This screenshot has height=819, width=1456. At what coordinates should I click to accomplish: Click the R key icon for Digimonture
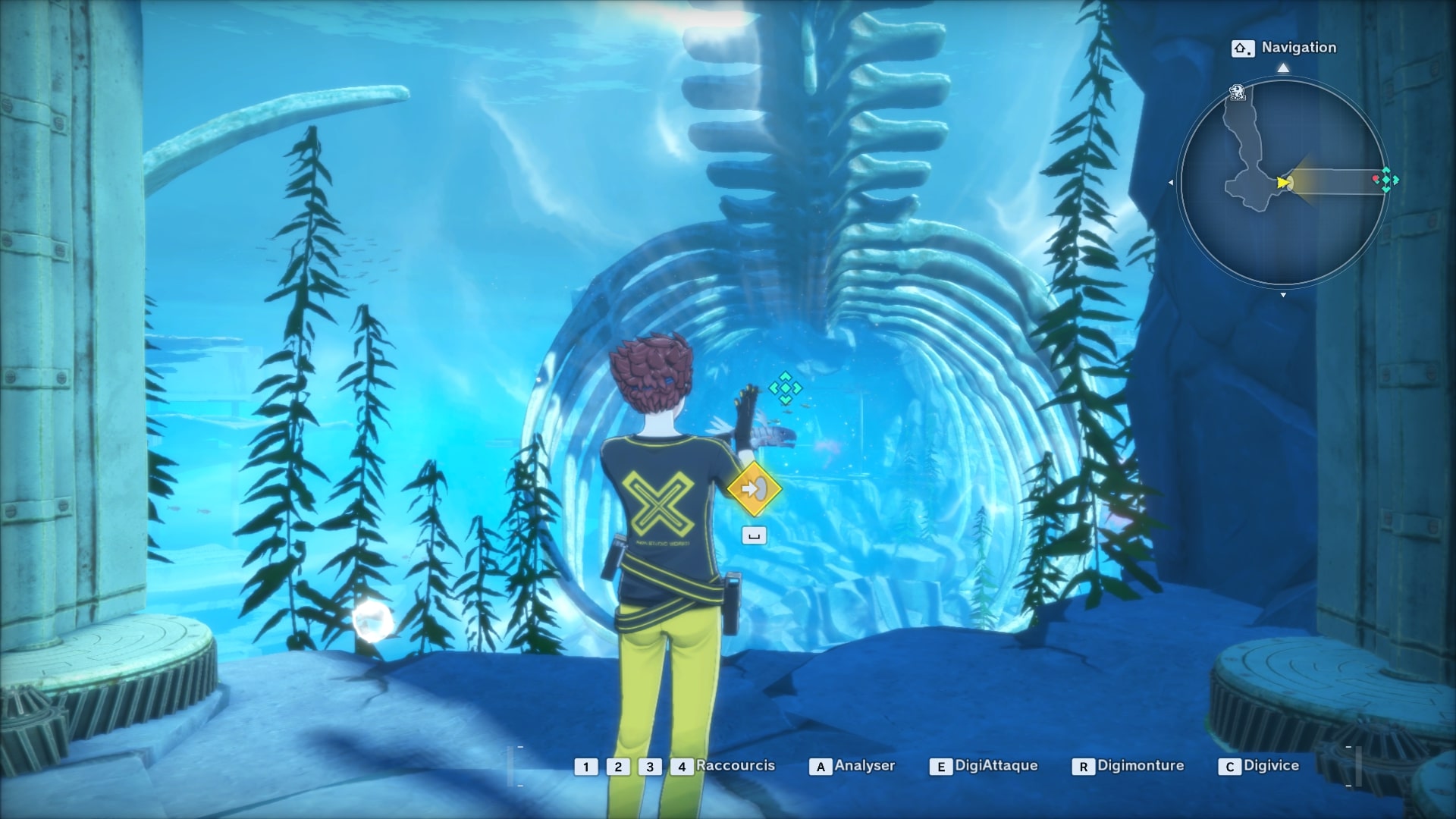point(1084,765)
